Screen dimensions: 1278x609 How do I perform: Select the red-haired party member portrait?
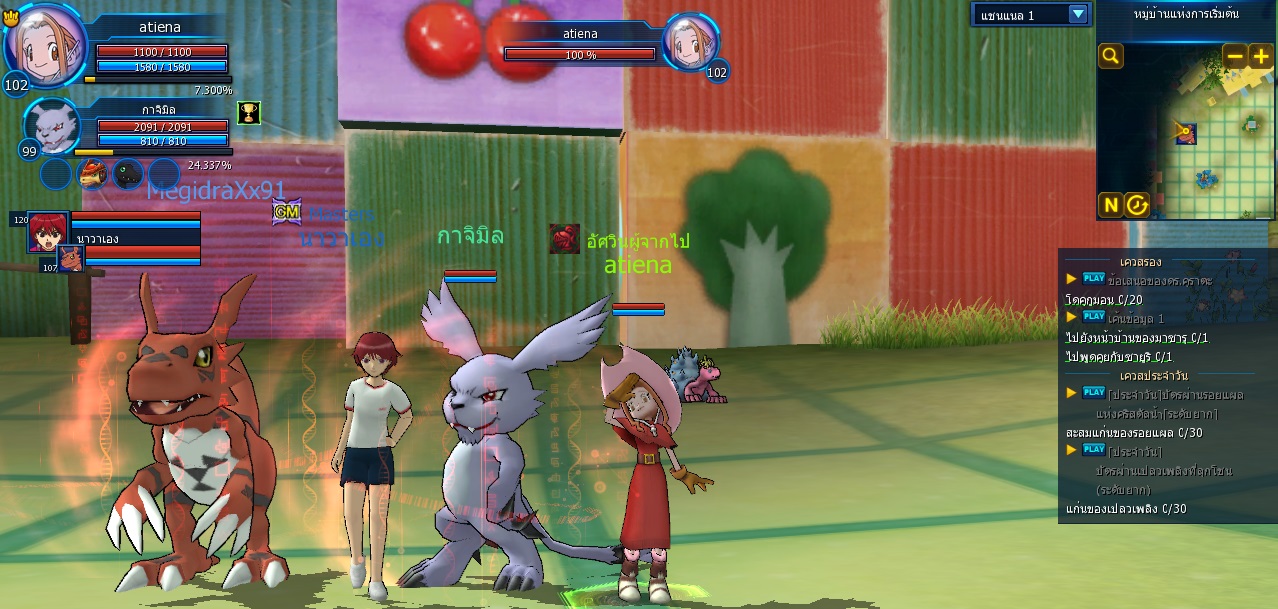pos(47,231)
